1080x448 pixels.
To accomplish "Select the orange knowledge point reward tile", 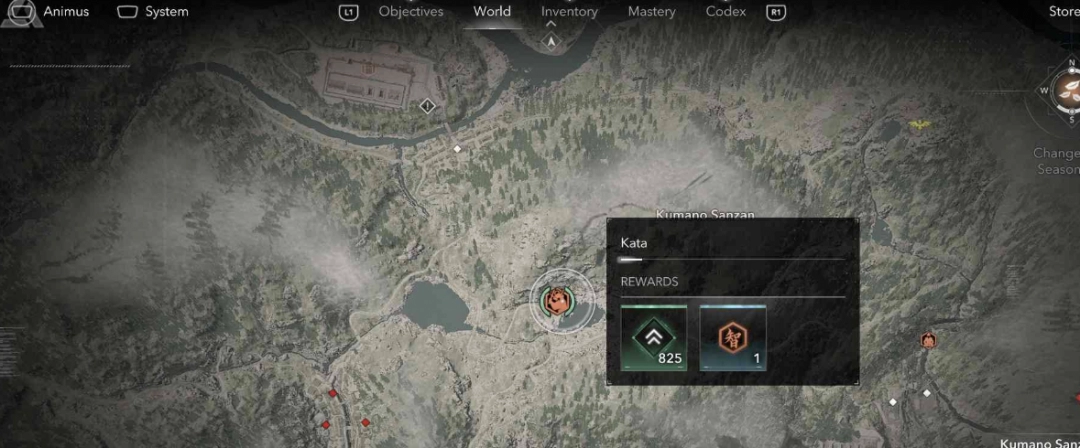I will pyautogui.click(x=732, y=339).
